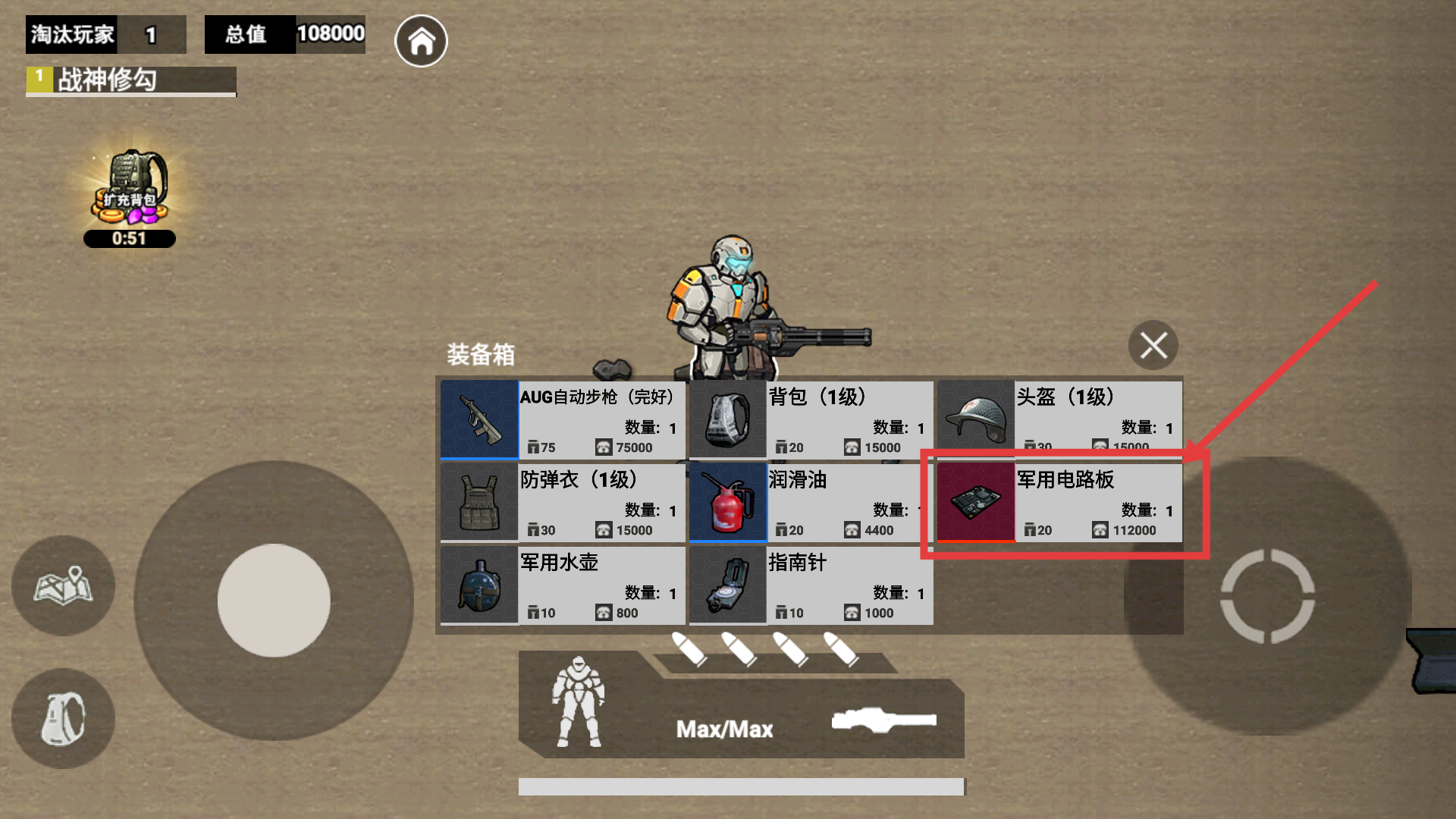Select the AUG automatic rifle item
Screen dimensions: 1456x819
562,420
